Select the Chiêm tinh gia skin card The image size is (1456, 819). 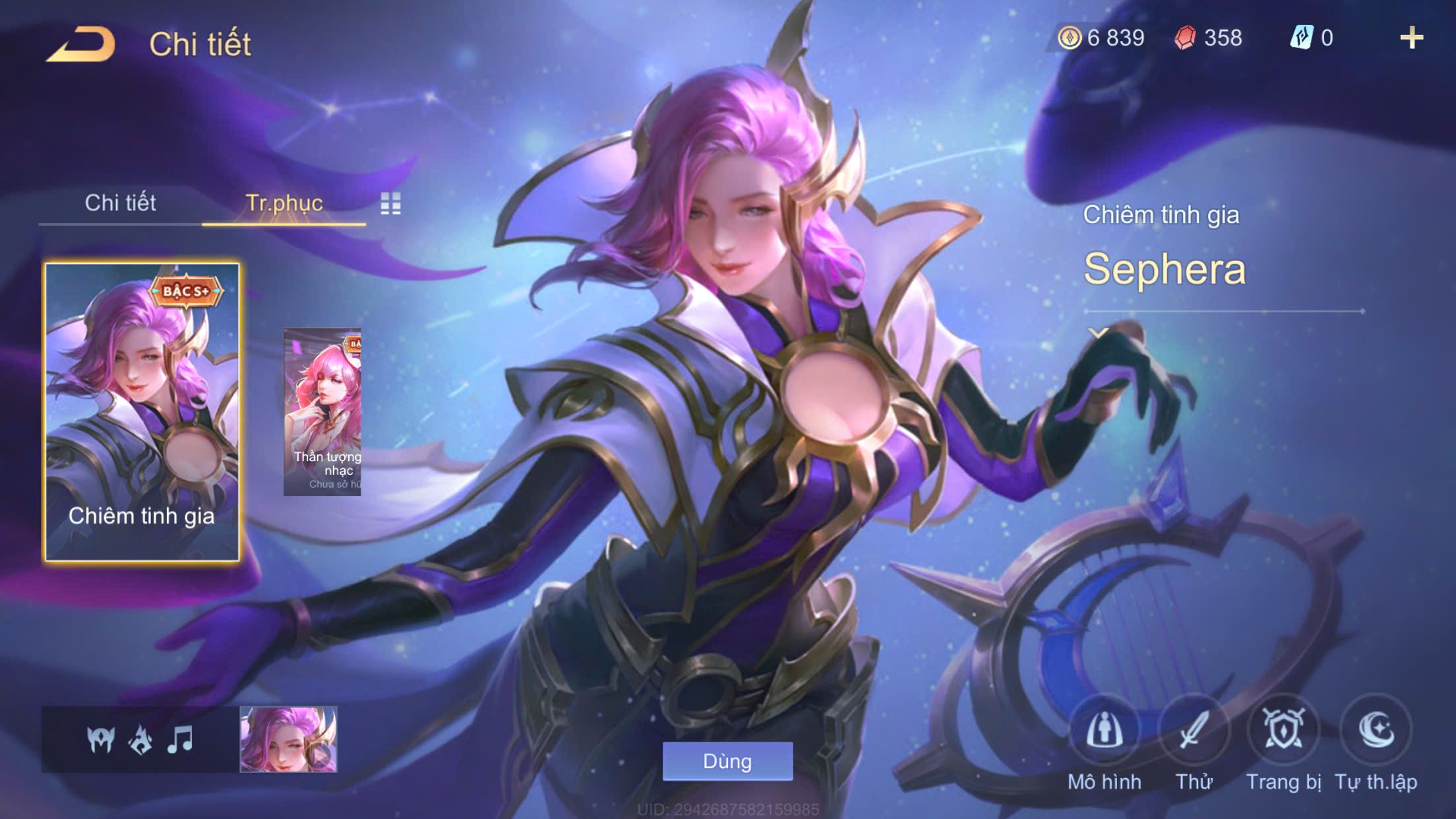[x=142, y=412]
